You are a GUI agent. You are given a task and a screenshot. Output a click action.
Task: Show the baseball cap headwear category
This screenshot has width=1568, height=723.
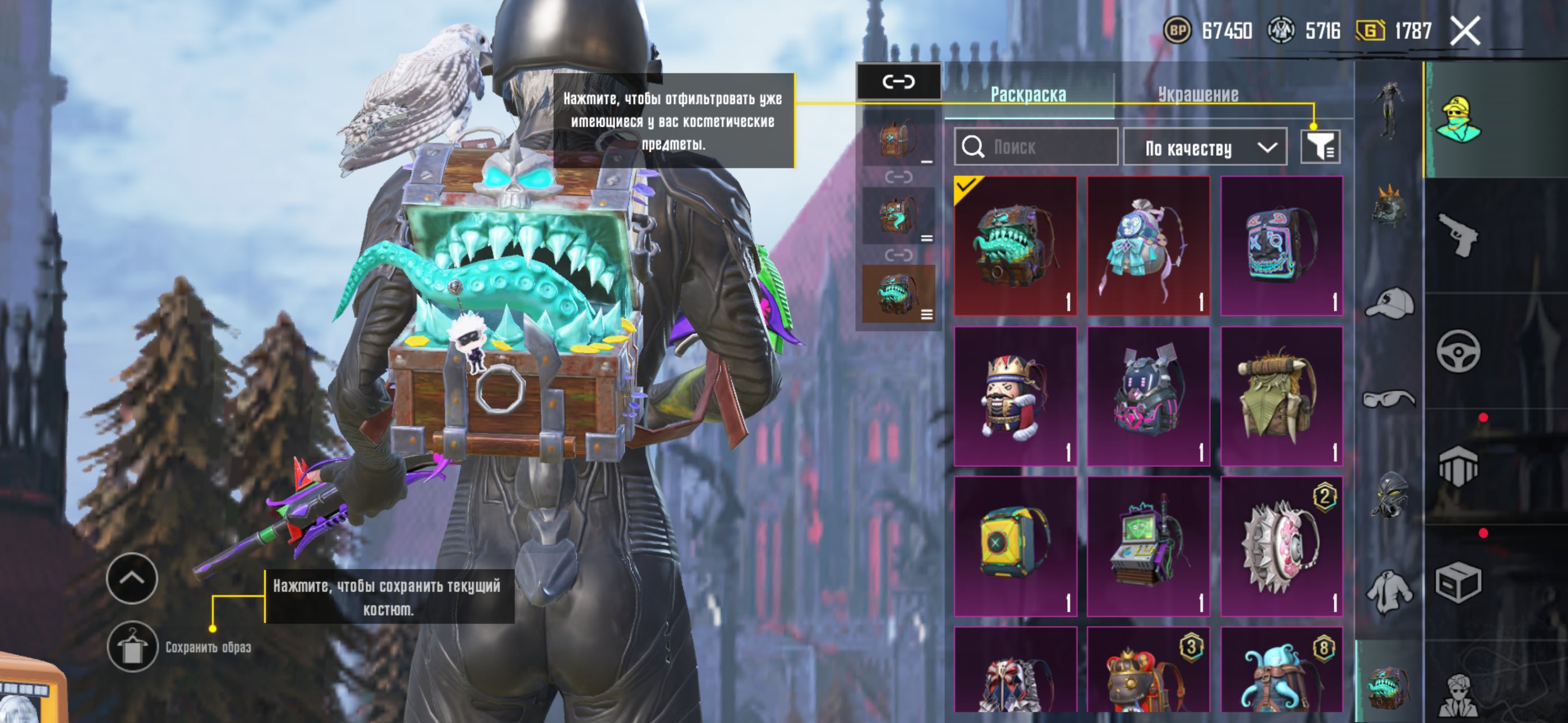[x=1389, y=303]
